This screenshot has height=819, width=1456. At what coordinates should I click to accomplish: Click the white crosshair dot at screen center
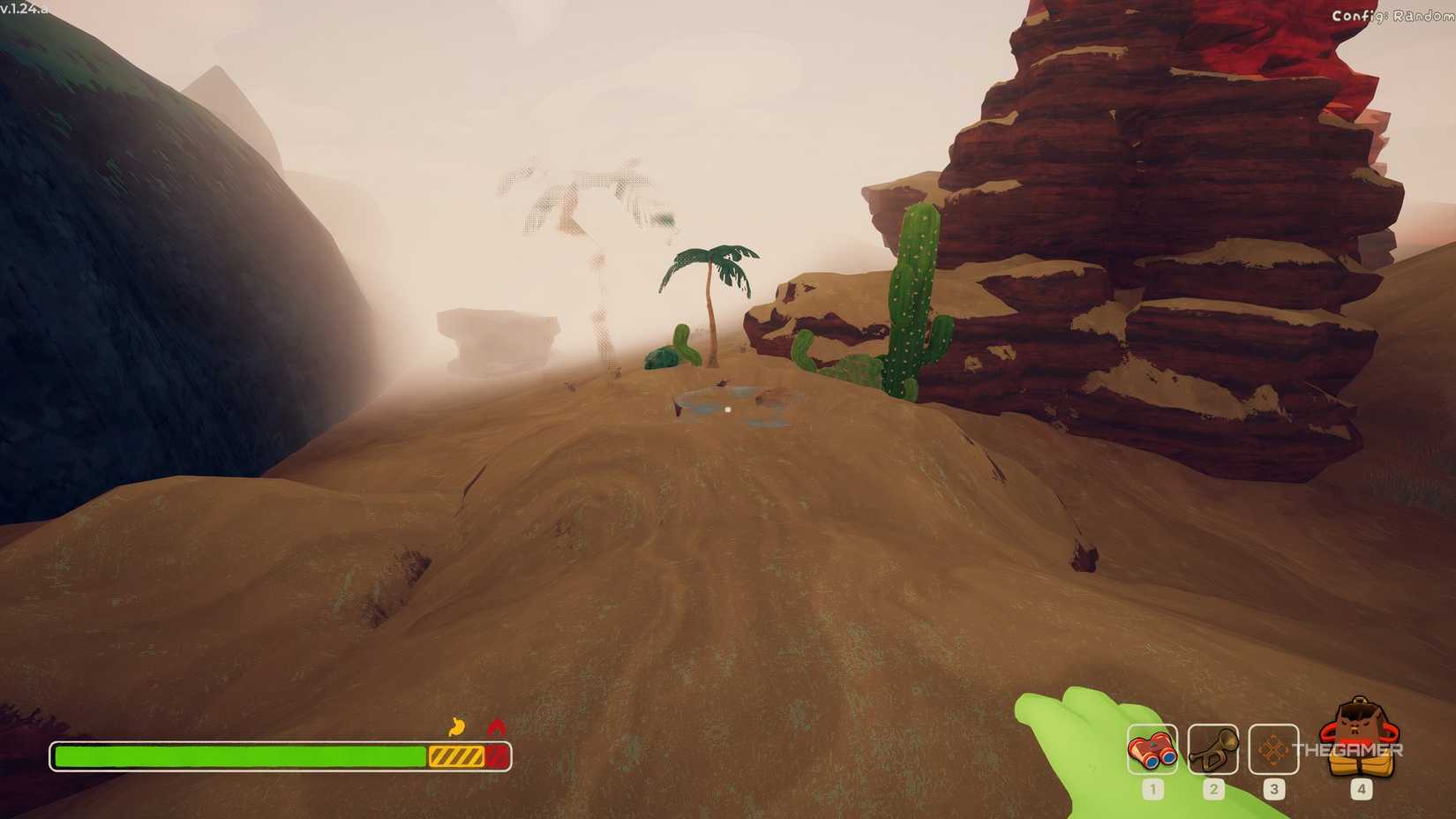click(x=726, y=409)
